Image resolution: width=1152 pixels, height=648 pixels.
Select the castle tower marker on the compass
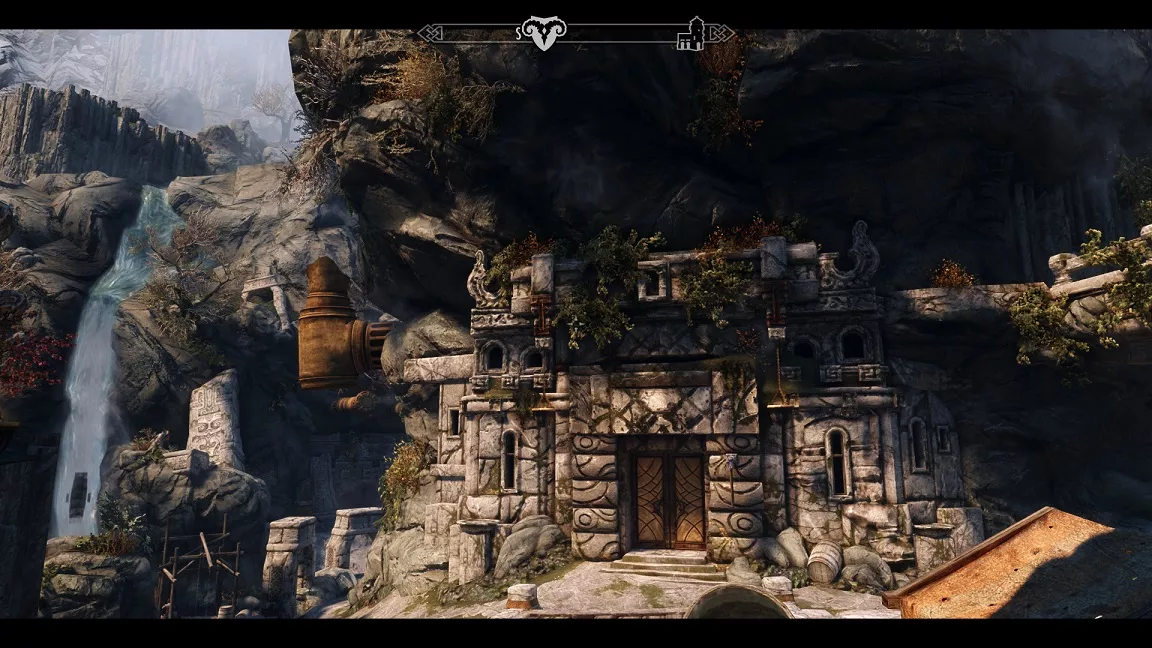pyautogui.click(x=690, y=34)
